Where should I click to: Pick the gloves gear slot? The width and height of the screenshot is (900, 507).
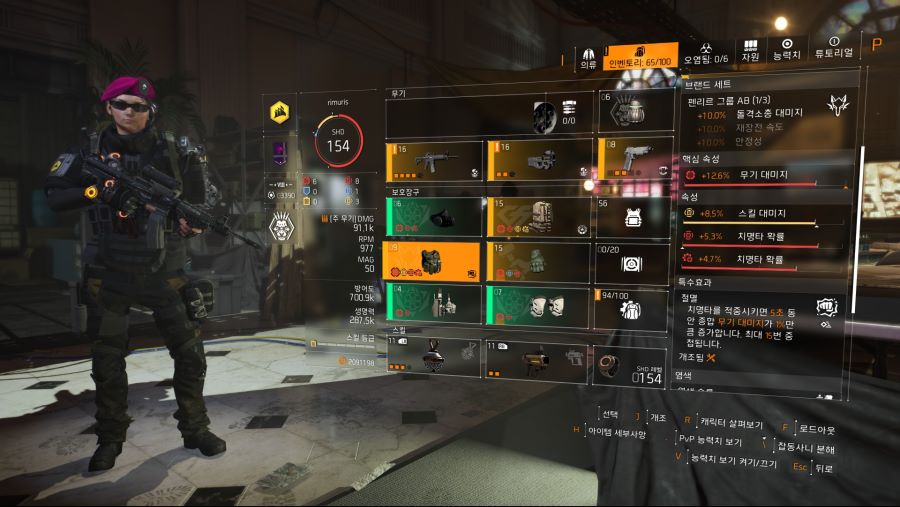coord(537,261)
